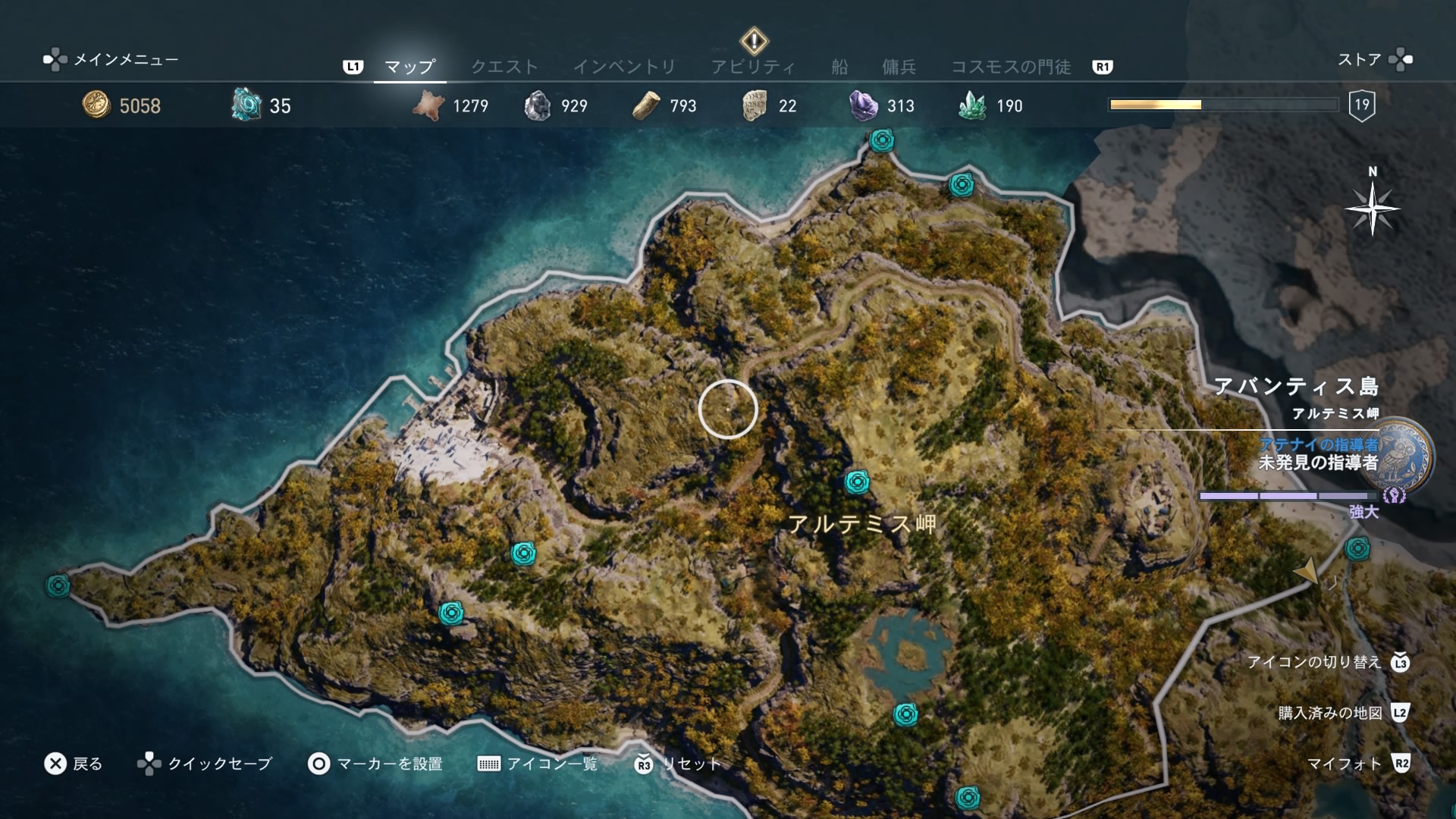Open アイコン一覧 legend
The image size is (1456, 819).
[x=538, y=764]
